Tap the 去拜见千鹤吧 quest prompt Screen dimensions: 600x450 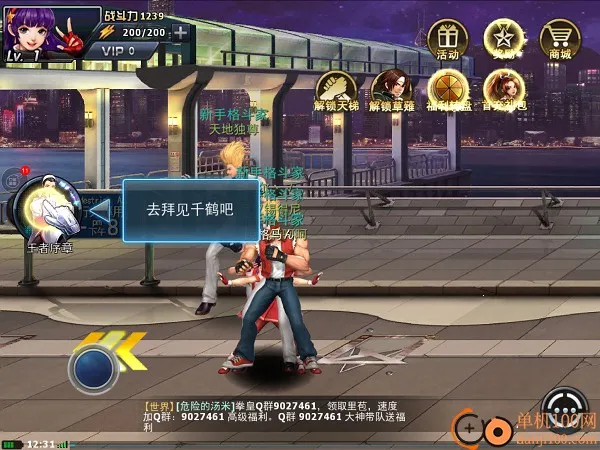188,210
